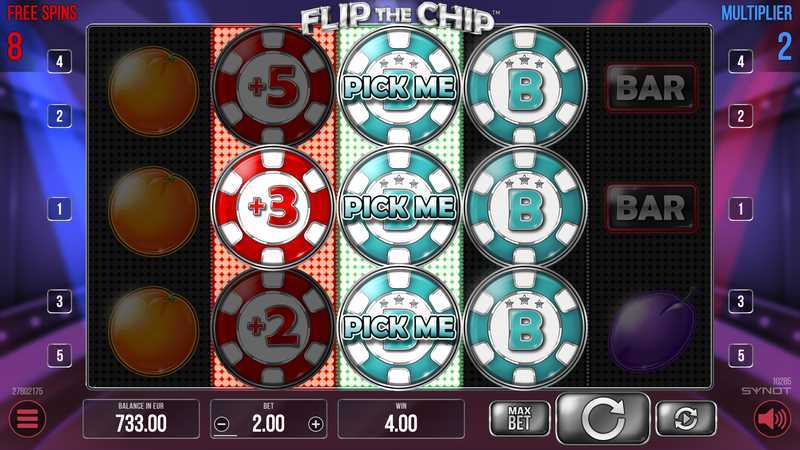Image resolution: width=800 pixels, height=450 pixels.
Task: Open the hamburger menu
Action: point(28,420)
